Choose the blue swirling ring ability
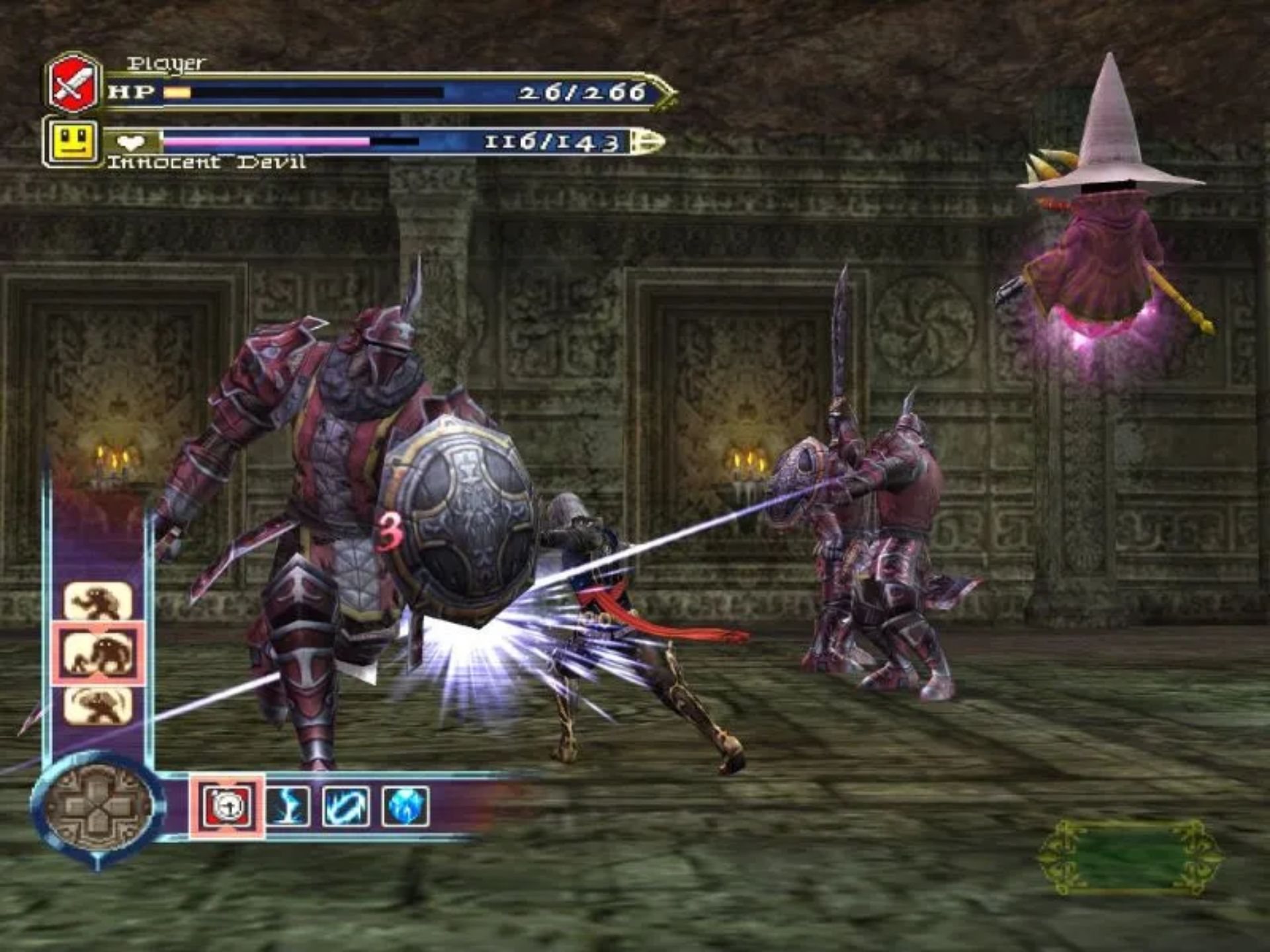 [x=346, y=807]
